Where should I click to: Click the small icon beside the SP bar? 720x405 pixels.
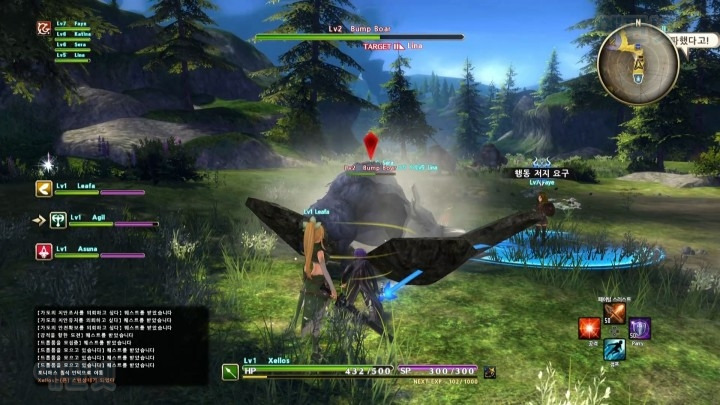(490, 372)
